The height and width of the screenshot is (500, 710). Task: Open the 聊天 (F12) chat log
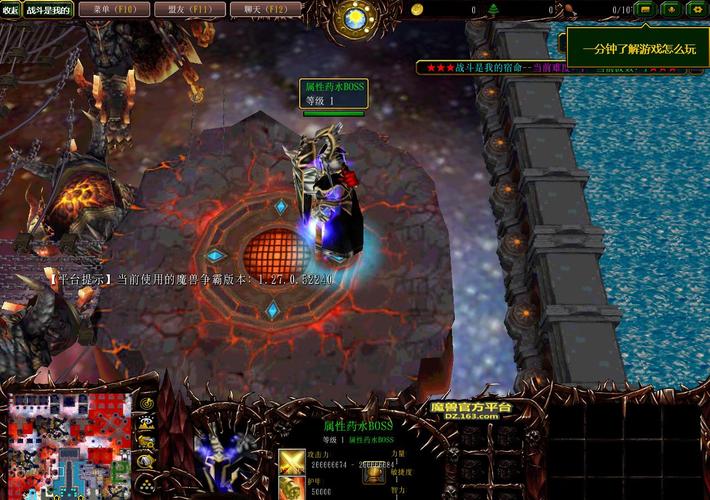point(258,10)
